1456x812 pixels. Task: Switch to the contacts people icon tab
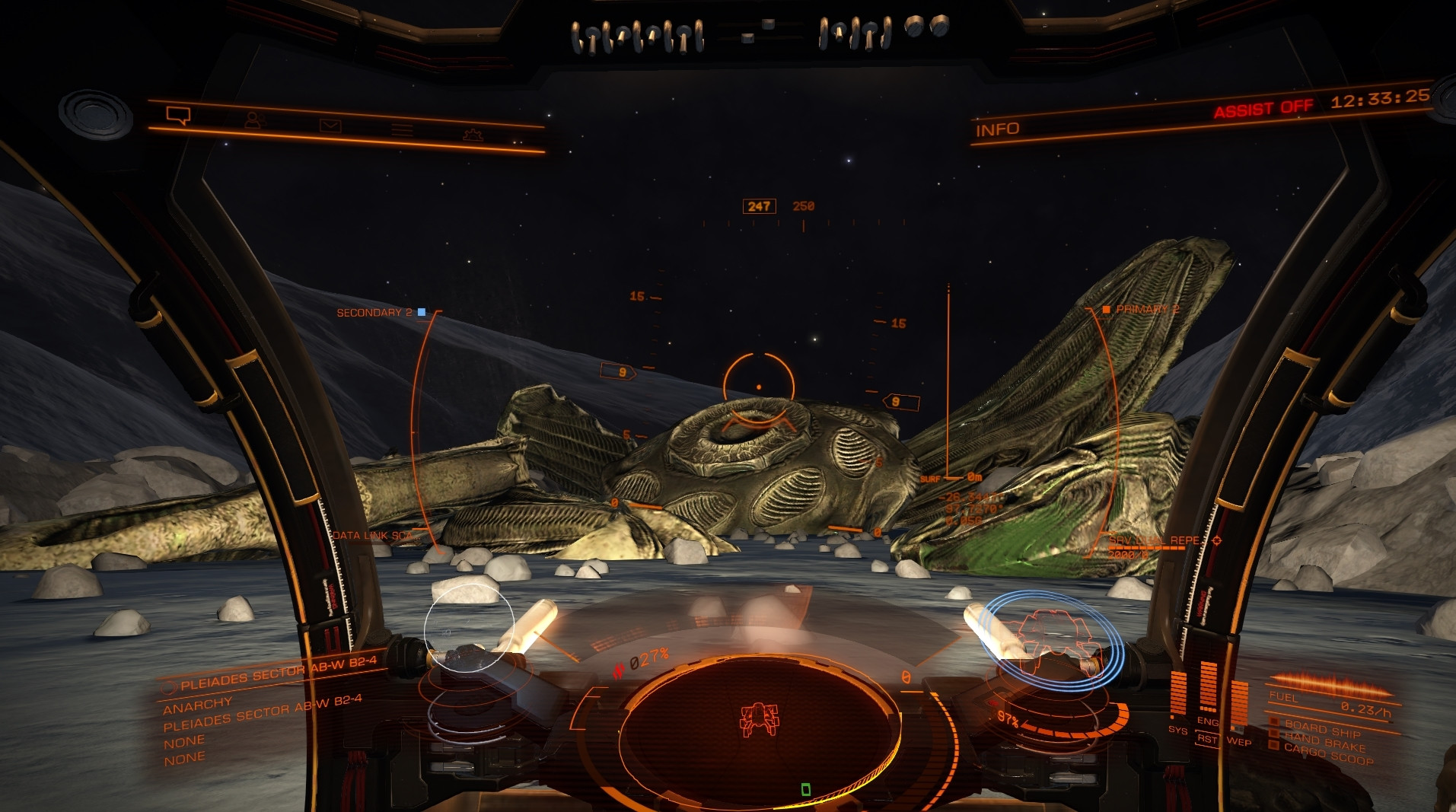[x=253, y=120]
